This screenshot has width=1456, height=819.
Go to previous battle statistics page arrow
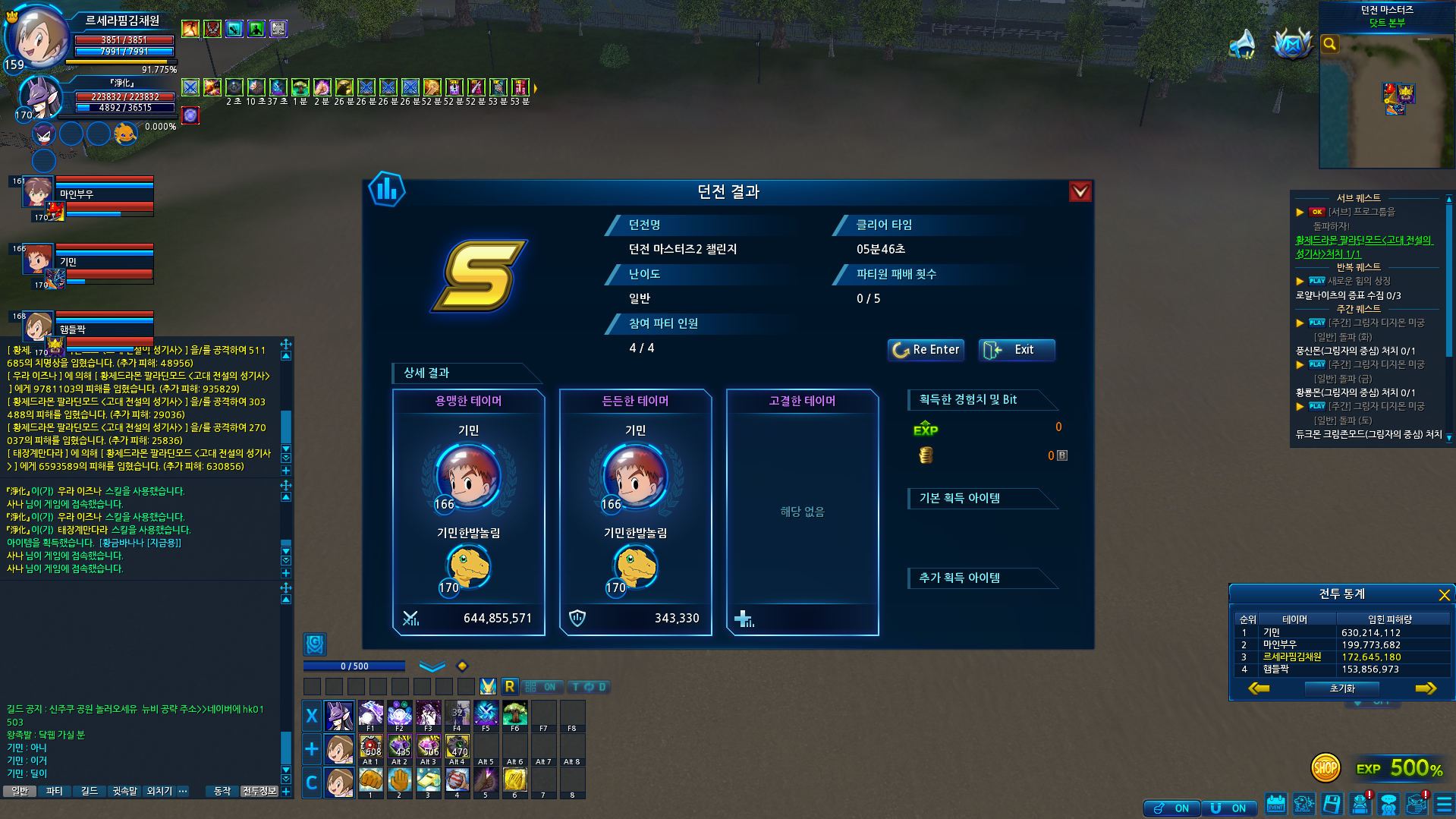point(1259,688)
